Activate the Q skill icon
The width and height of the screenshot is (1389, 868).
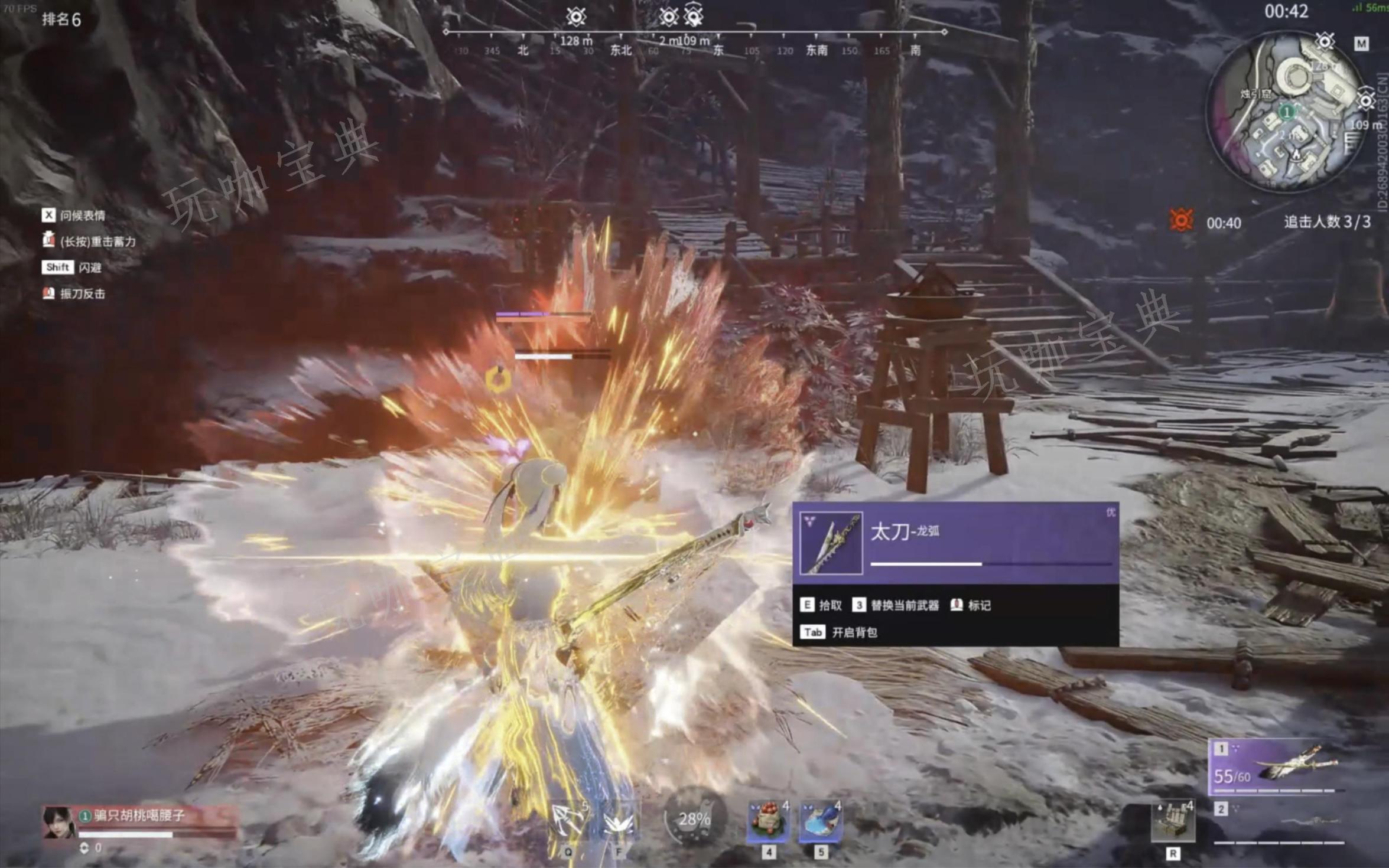[568, 821]
